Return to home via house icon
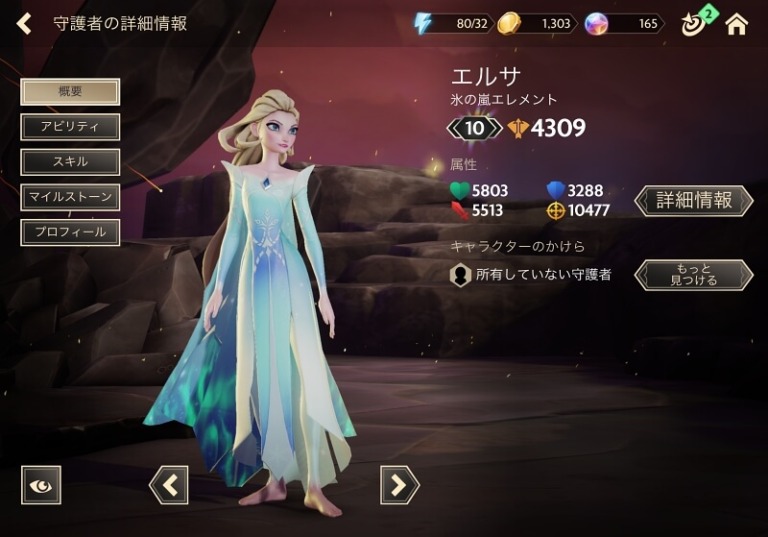The image size is (768, 537). 737,24
